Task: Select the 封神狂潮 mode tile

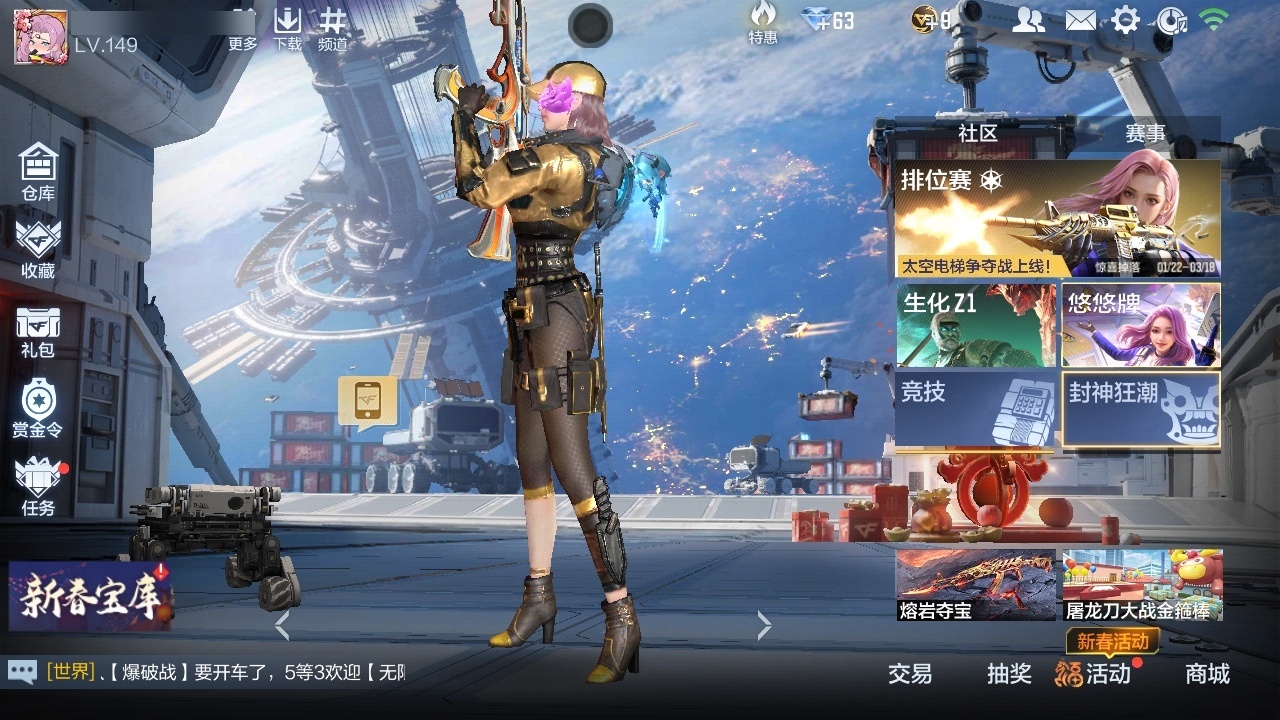Action: click(x=1141, y=408)
